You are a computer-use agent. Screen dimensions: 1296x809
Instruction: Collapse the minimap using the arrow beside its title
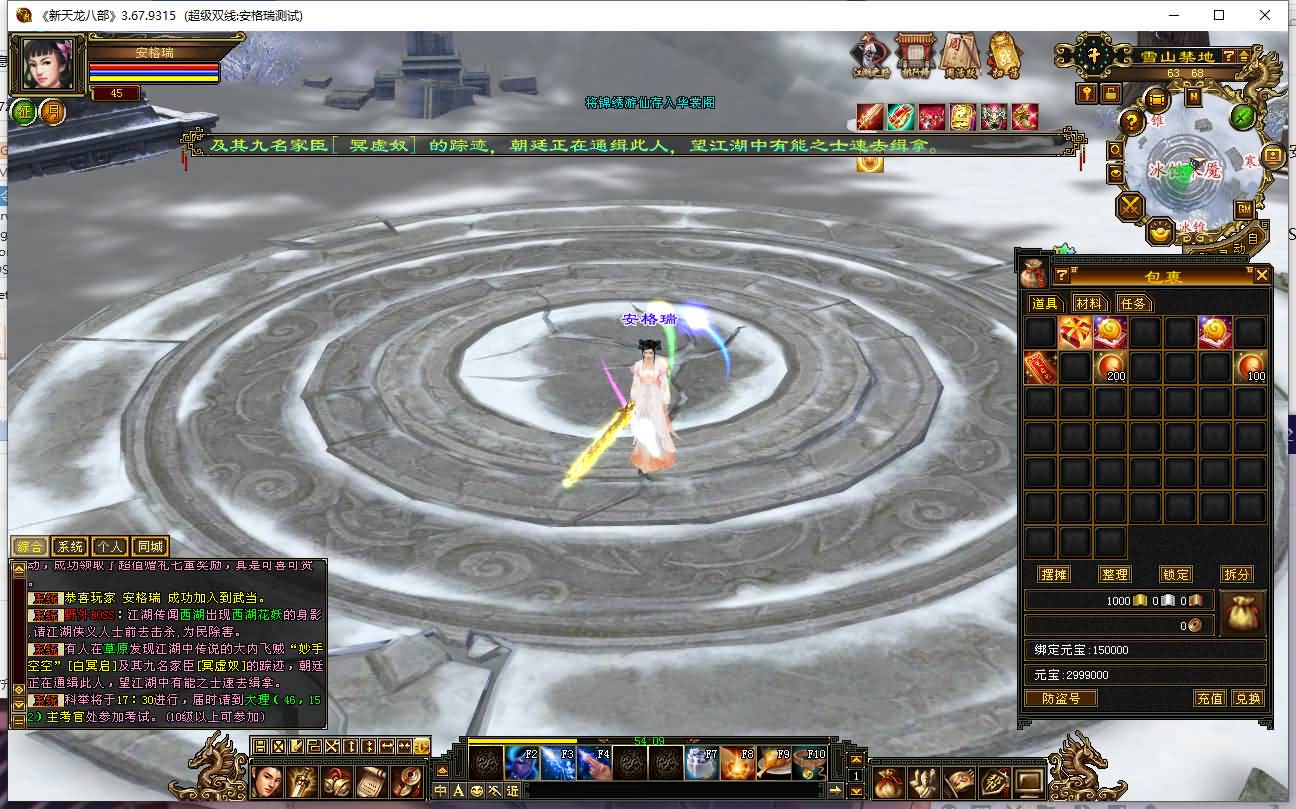pos(1242,56)
